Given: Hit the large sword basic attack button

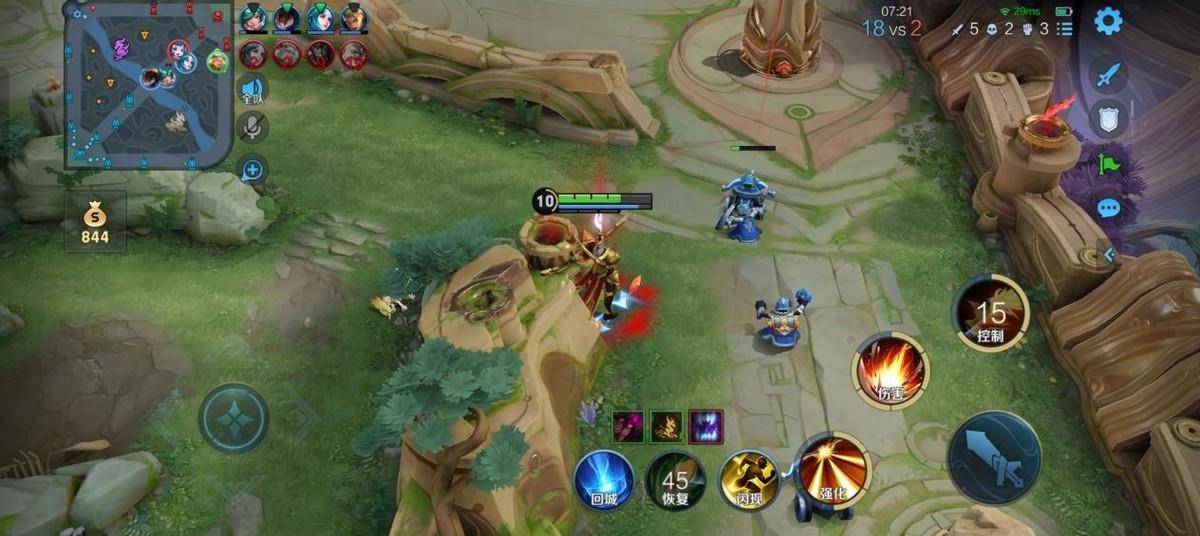Looking at the screenshot, I should 994,457.
